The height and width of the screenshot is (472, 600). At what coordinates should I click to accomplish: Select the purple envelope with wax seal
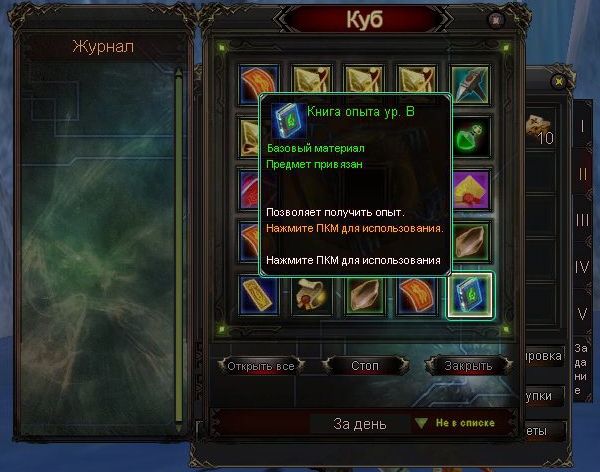(469, 189)
